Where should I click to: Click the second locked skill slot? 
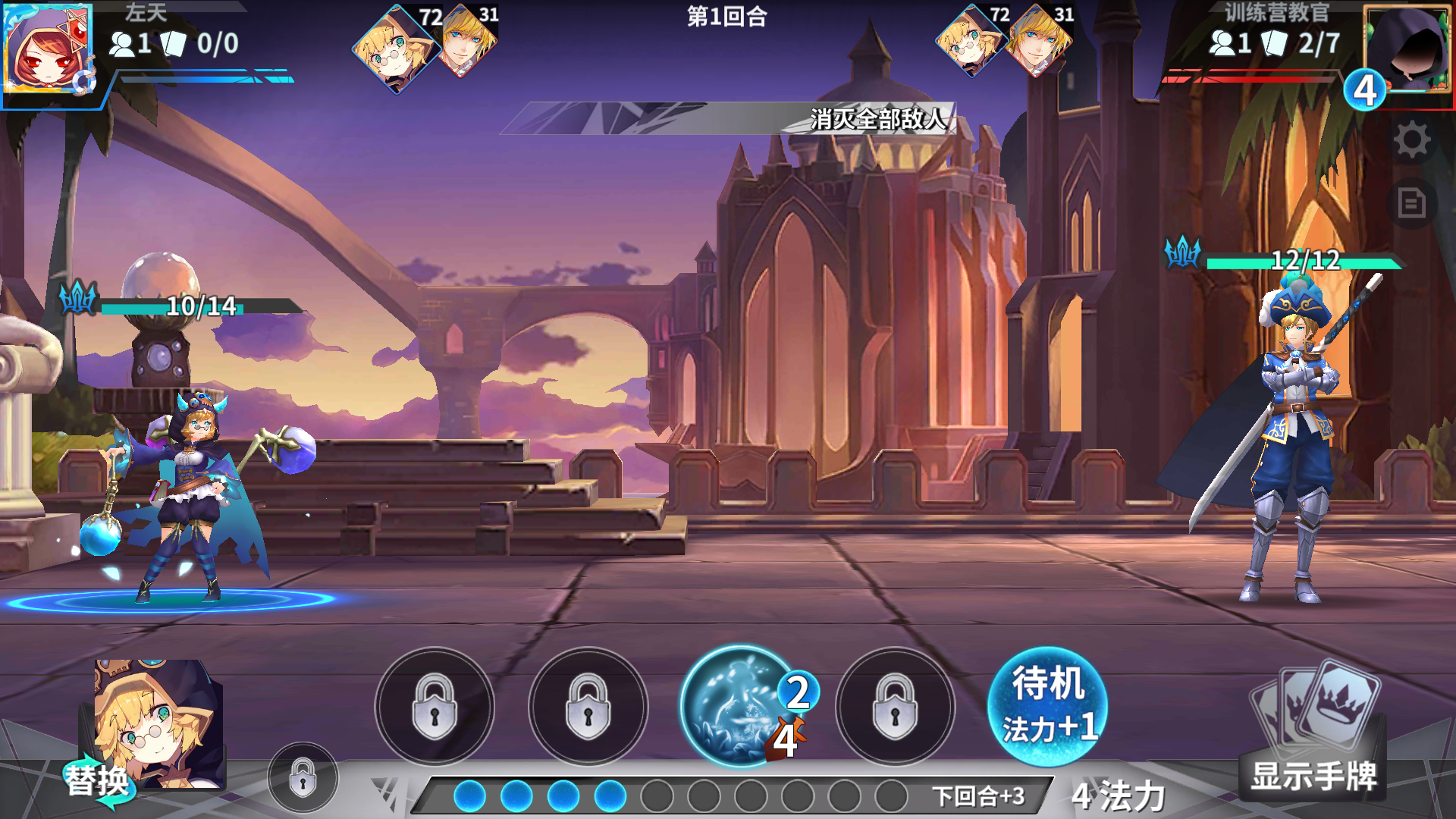coord(588,705)
